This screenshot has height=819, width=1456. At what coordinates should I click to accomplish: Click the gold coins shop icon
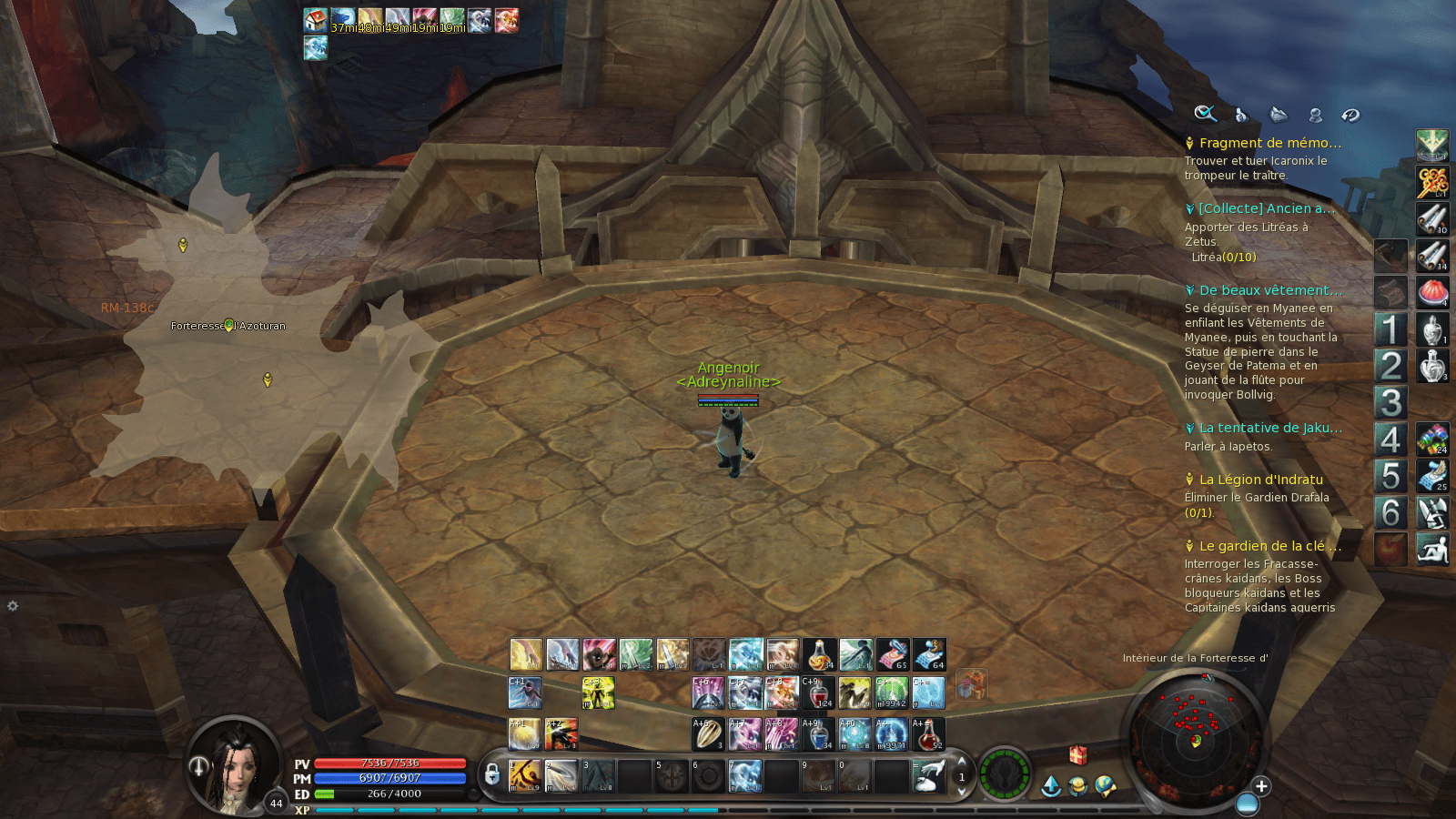[1078, 785]
